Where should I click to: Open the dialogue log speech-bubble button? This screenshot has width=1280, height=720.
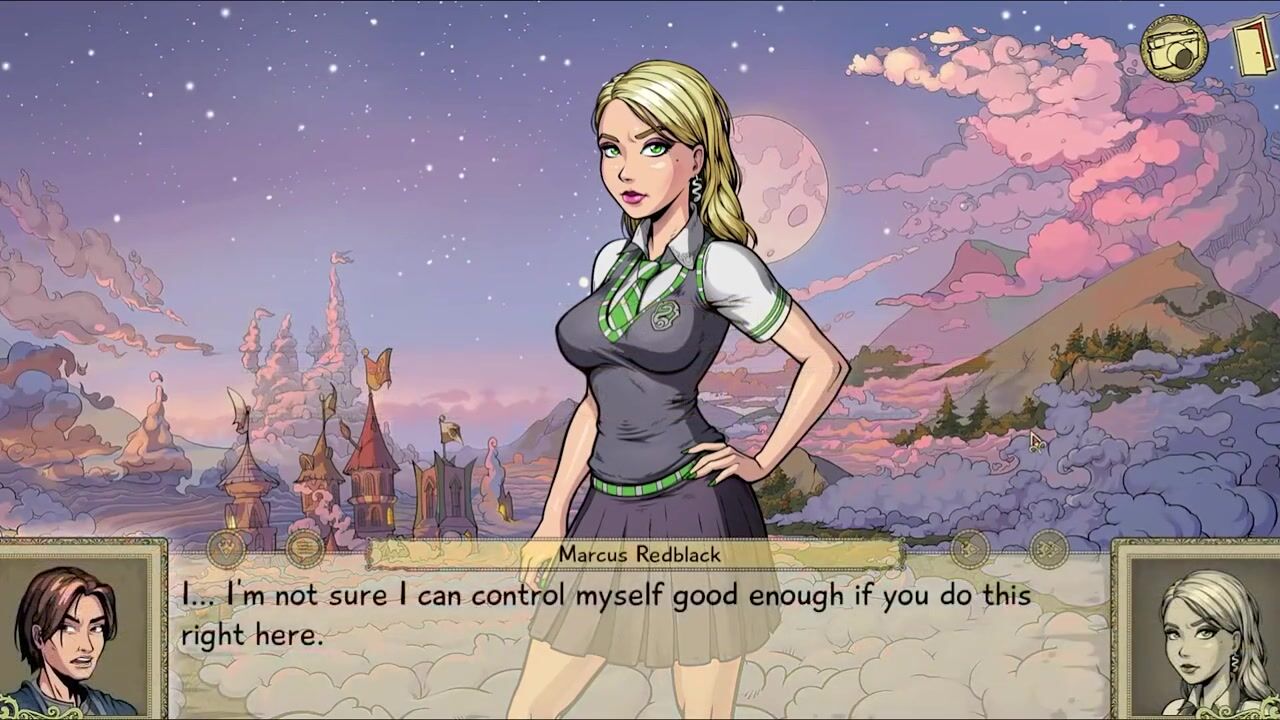point(304,548)
